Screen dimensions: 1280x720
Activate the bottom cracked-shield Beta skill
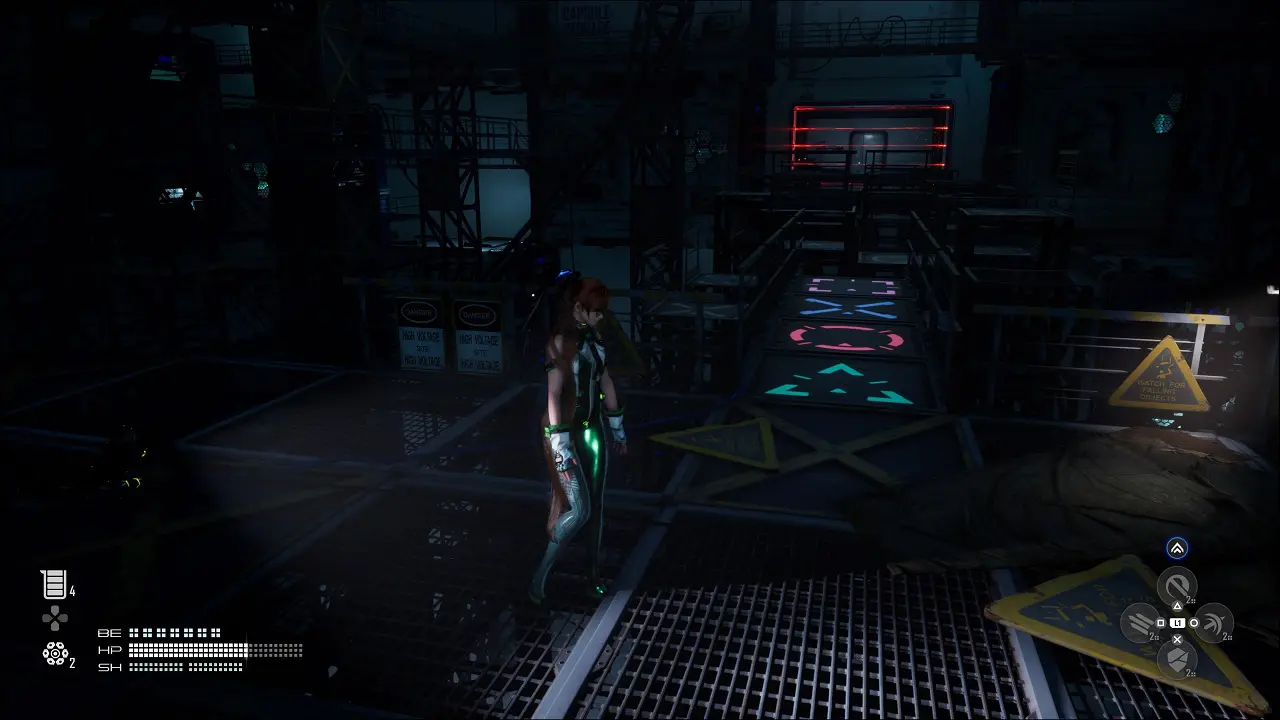(1177, 659)
